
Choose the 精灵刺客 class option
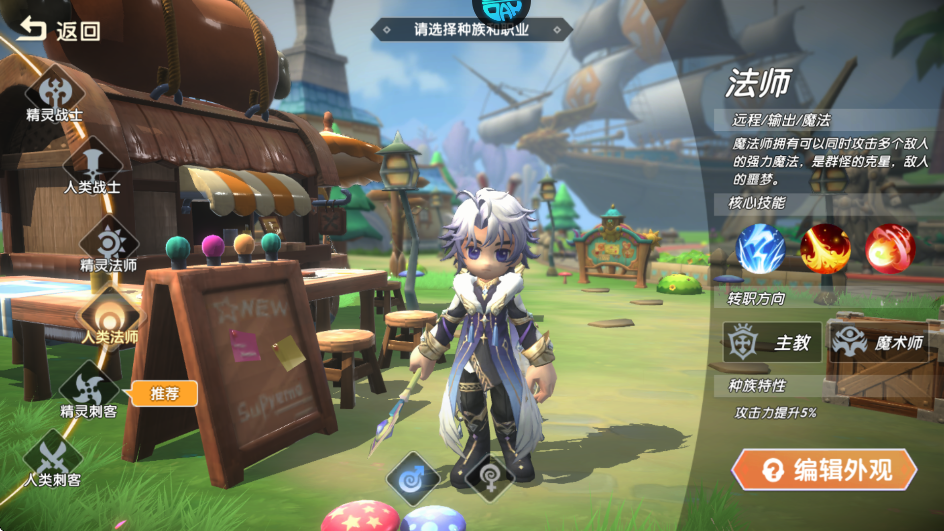click(x=88, y=388)
